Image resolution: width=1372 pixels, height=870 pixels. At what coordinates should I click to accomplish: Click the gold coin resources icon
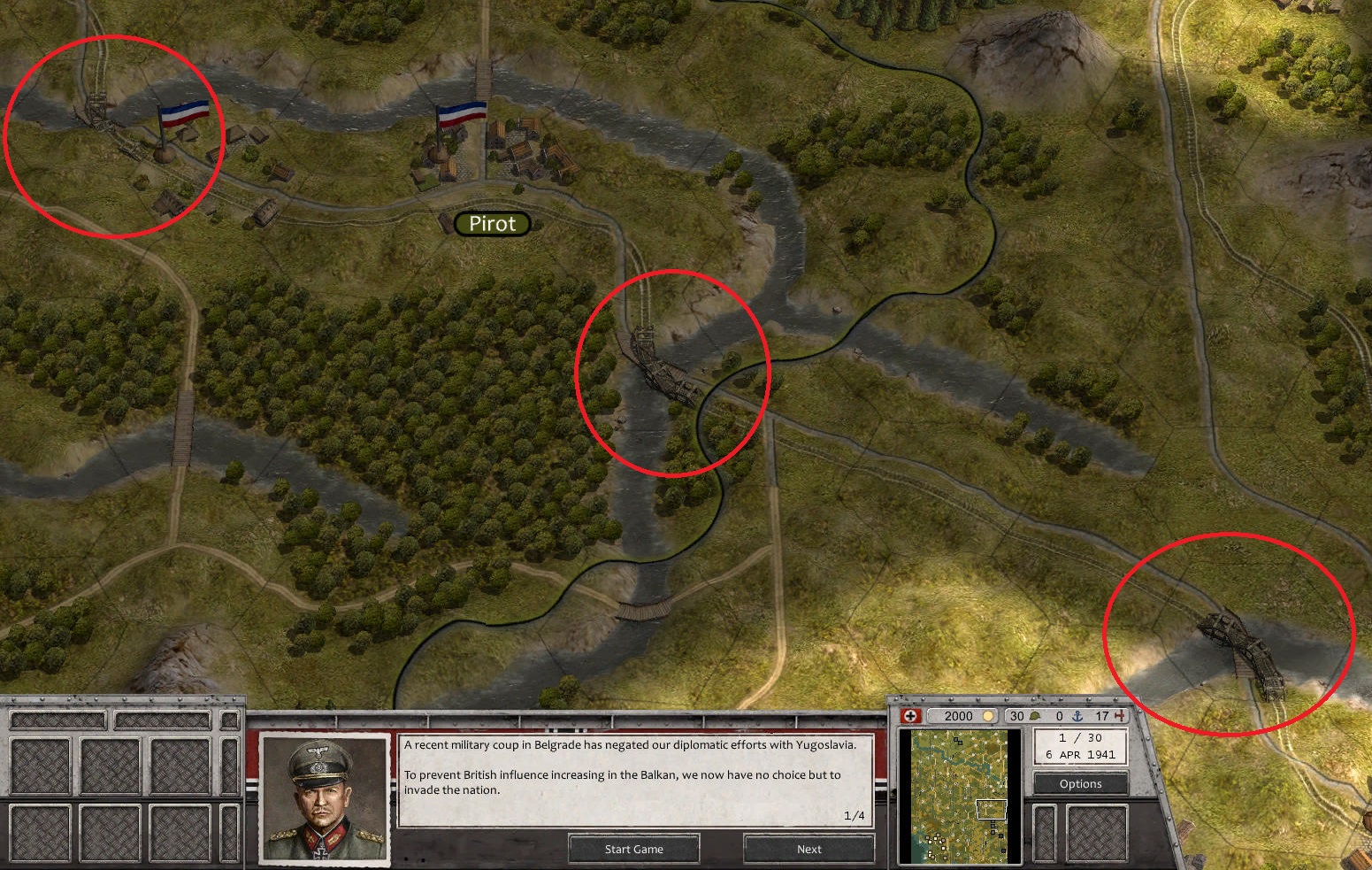pos(988,717)
